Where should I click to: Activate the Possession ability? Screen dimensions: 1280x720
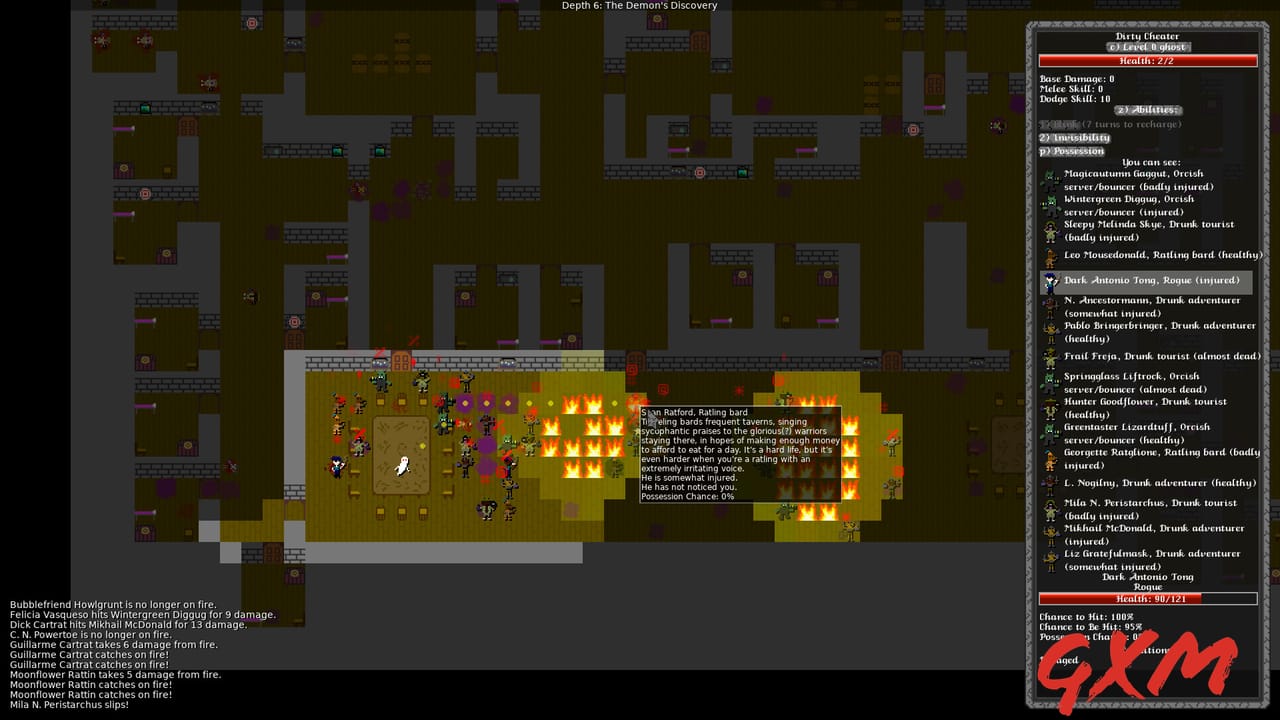1073,150
